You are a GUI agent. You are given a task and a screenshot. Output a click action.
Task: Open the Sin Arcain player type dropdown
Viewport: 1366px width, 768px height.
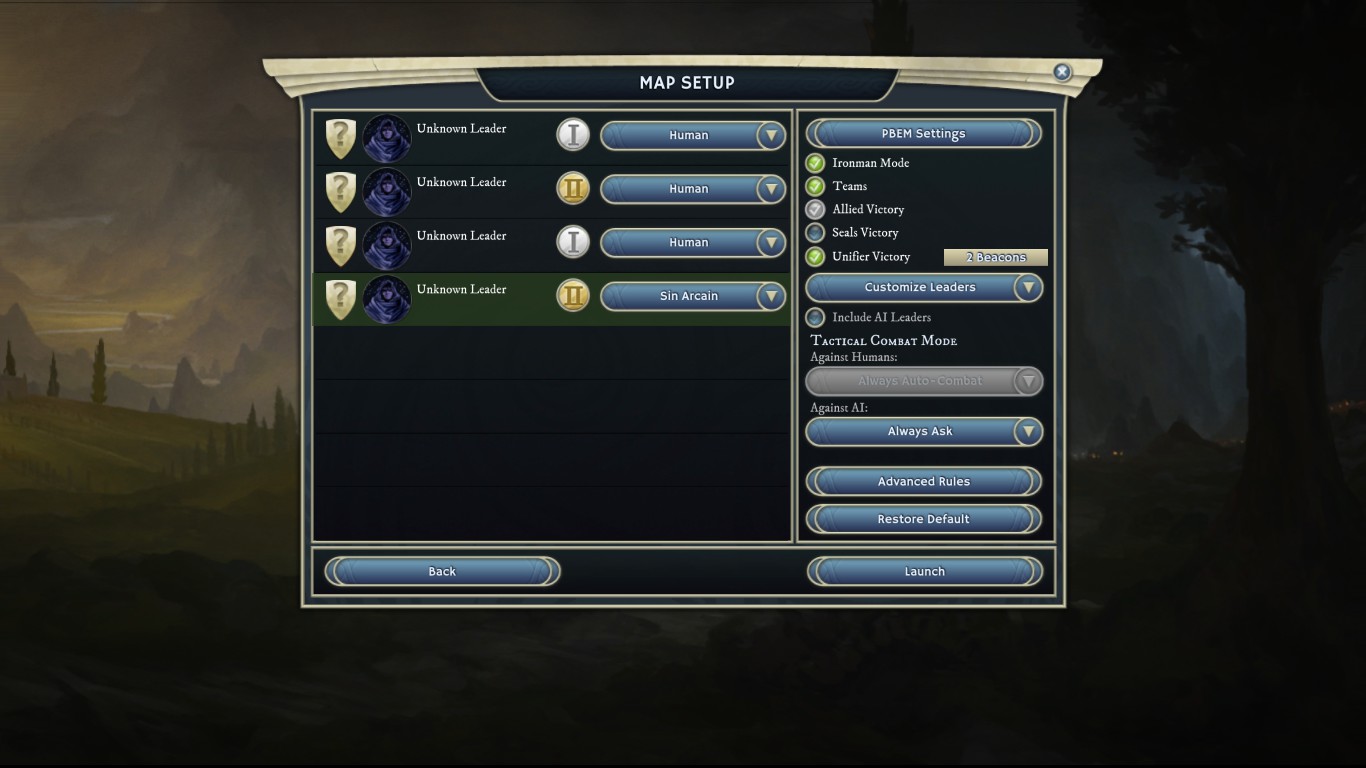pos(692,296)
